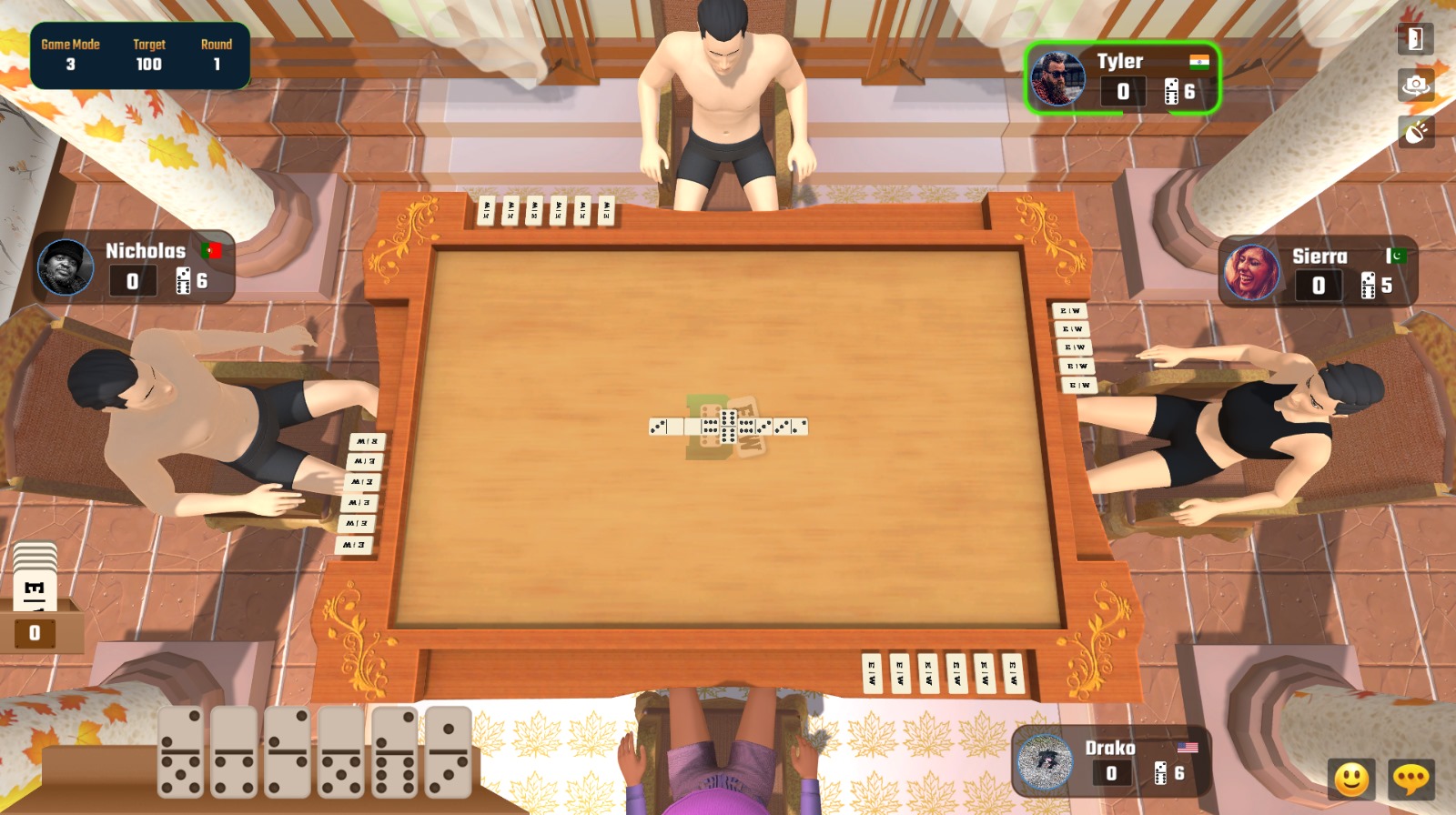Play the rightmost domino from your hand
Viewport: 1456px width, 815px height.
pos(448,751)
